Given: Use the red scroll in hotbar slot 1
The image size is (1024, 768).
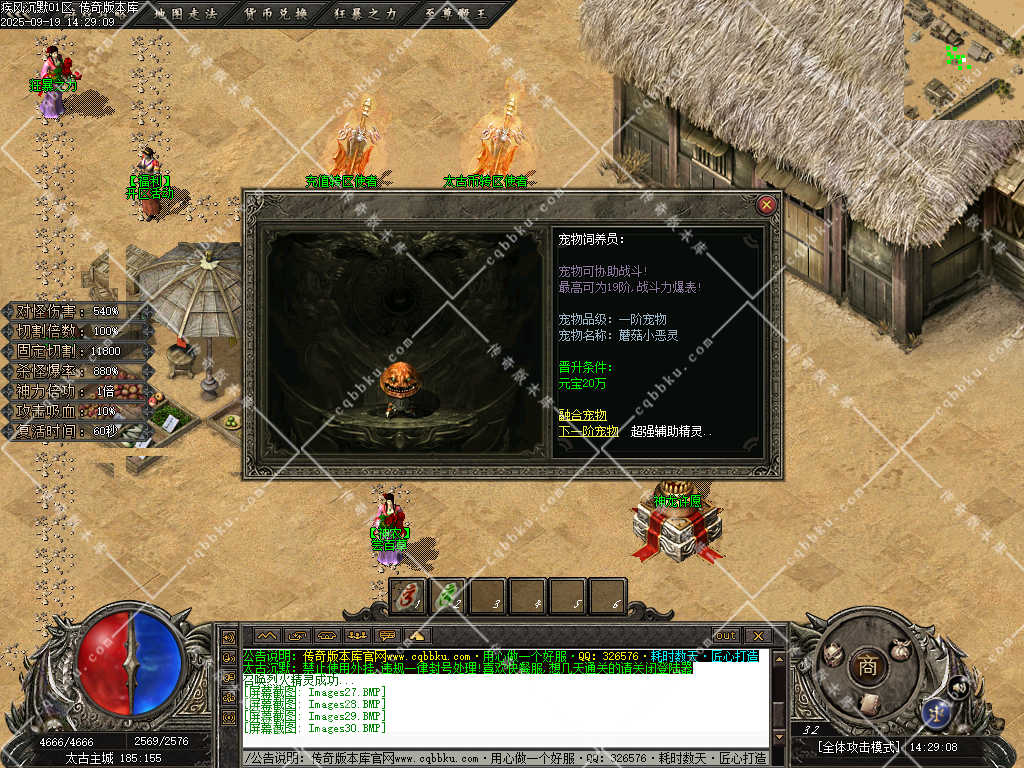Looking at the screenshot, I should (407, 596).
